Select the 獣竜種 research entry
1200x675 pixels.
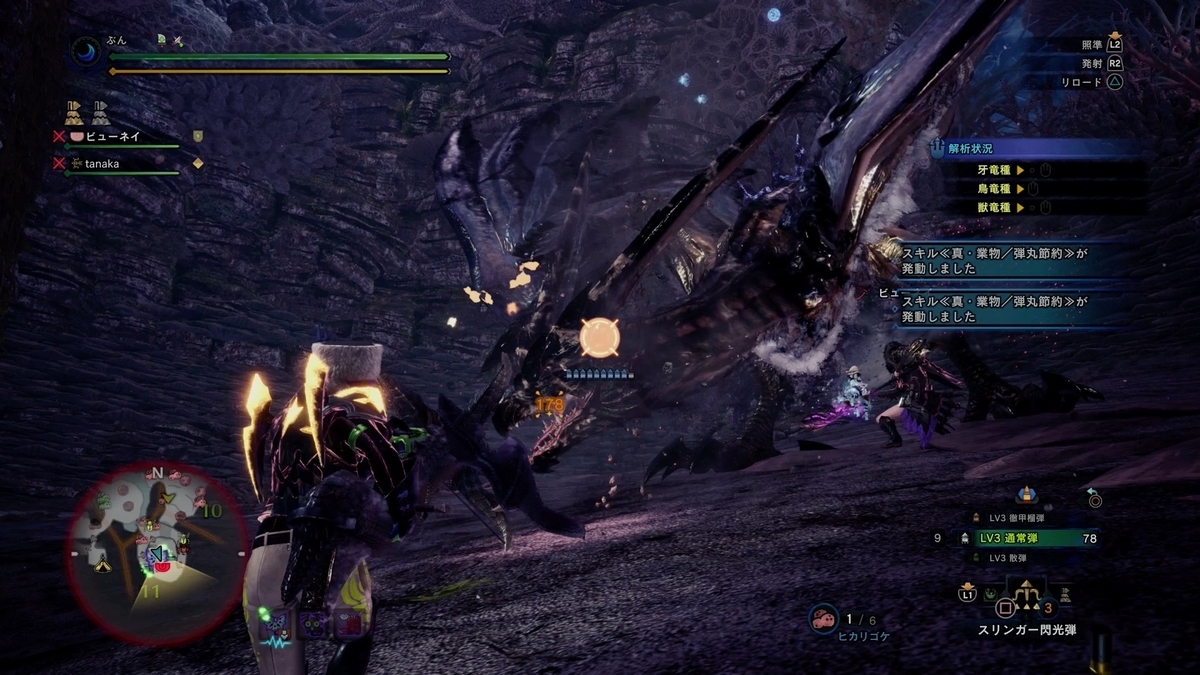coord(1000,207)
